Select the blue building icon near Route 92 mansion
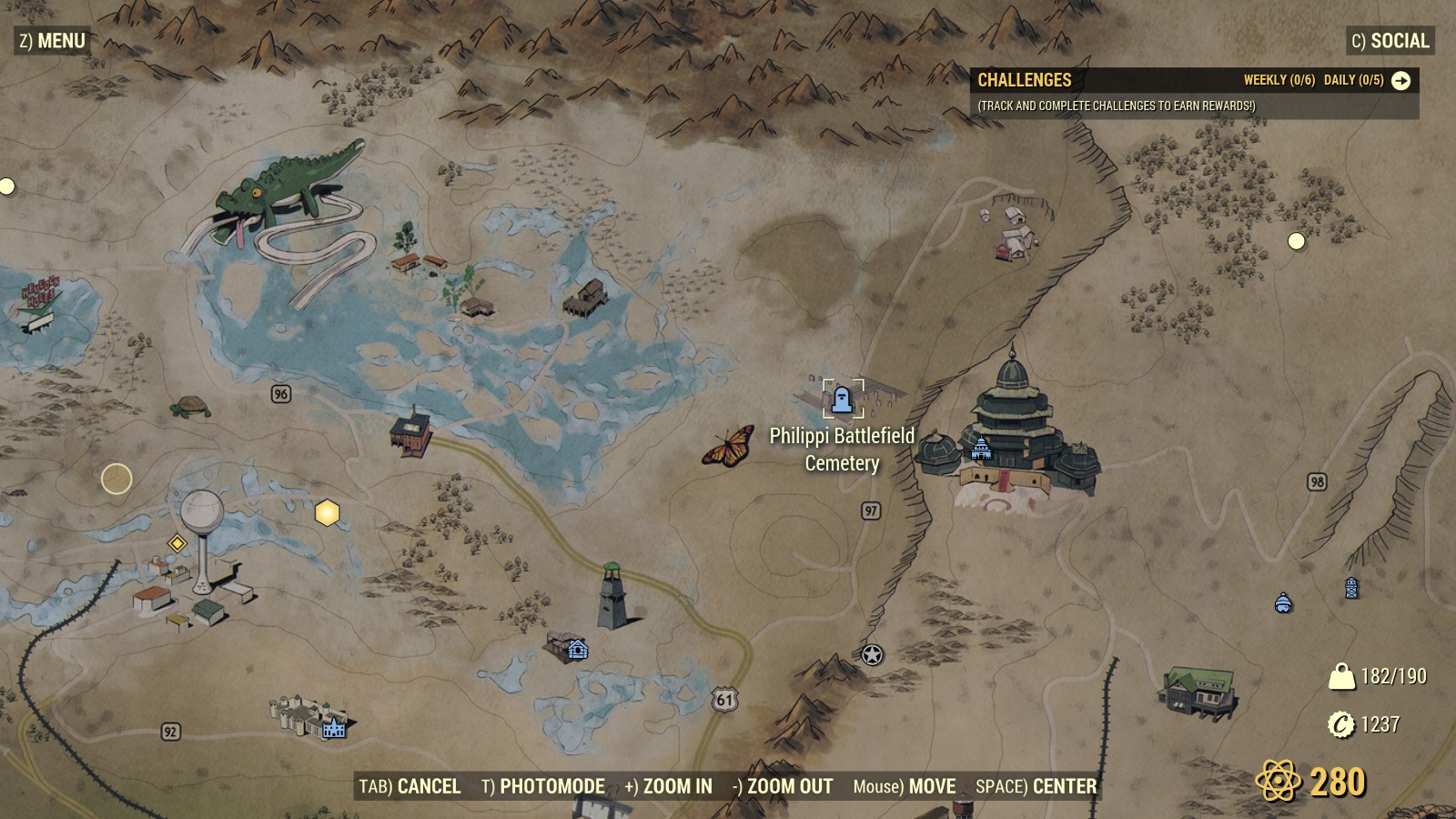 click(333, 728)
